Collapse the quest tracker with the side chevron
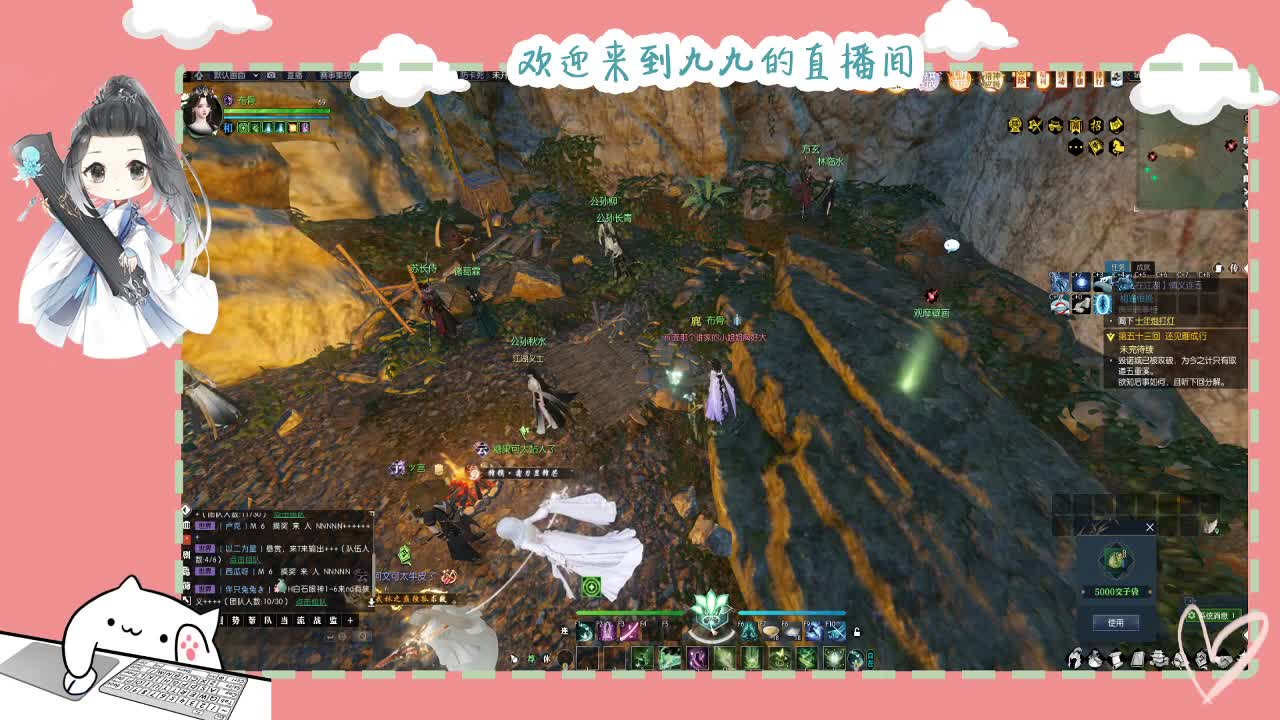 point(1248,268)
